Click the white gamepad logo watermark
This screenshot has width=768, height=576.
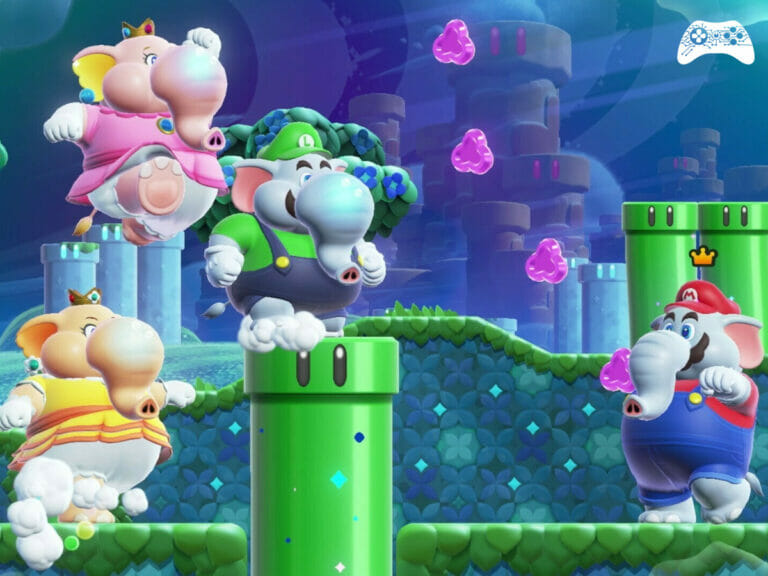[715, 41]
